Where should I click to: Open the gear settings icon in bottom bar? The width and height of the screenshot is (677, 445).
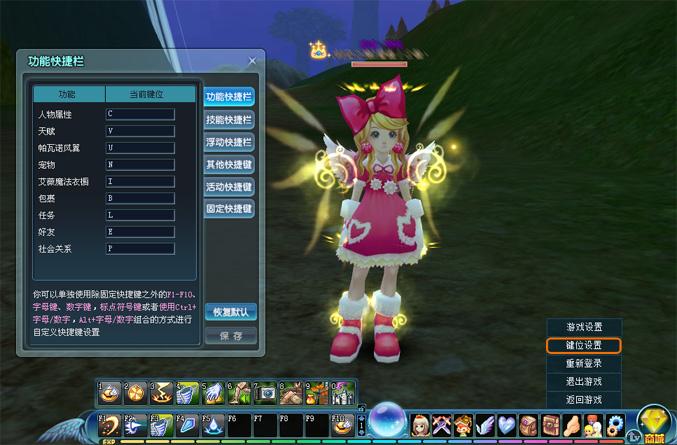pyautogui.click(x=616, y=424)
